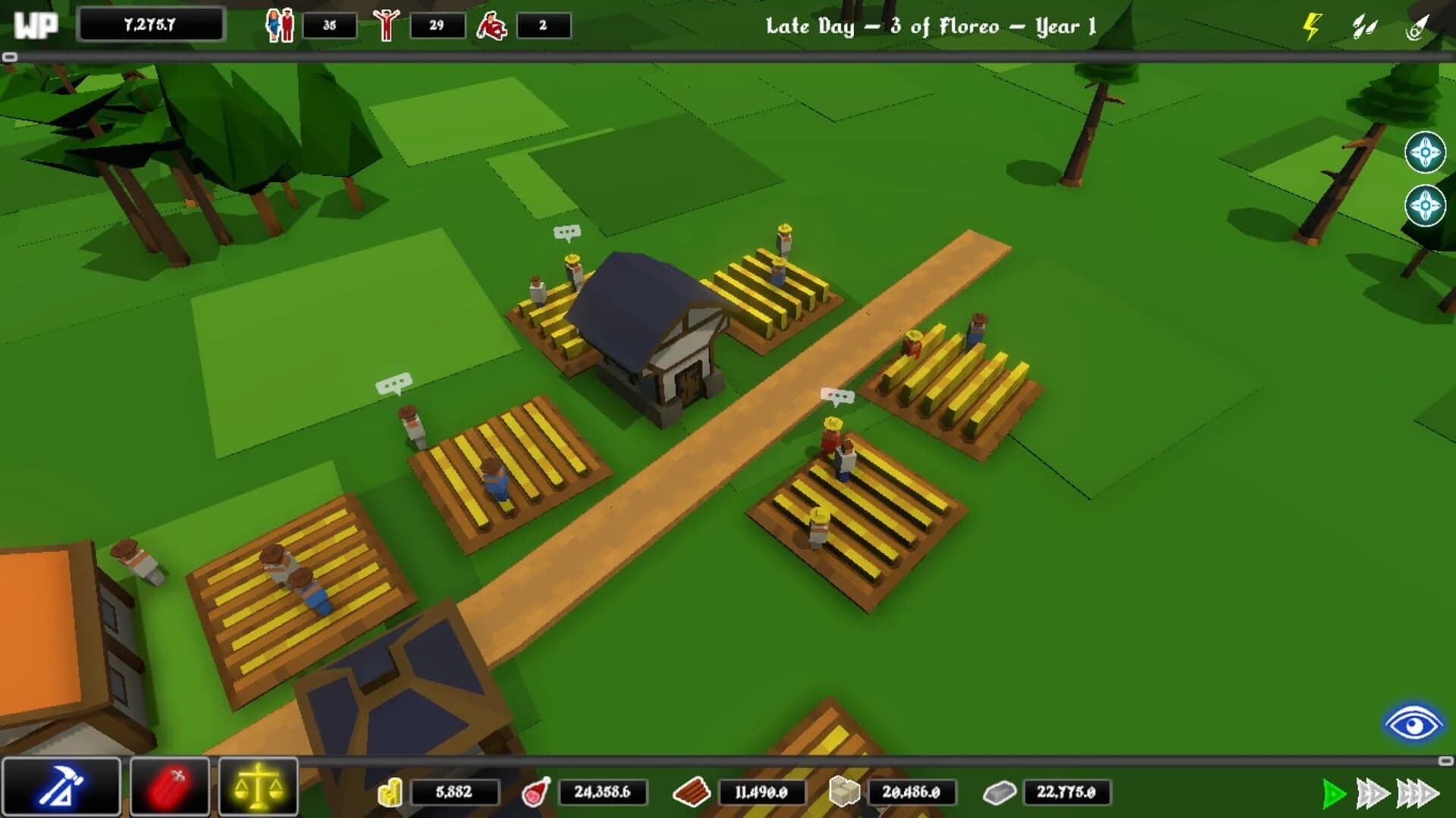Screen dimensions: 1456x818
Task: Toggle the lower compass indicator on the right
Action: click(x=1426, y=203)
